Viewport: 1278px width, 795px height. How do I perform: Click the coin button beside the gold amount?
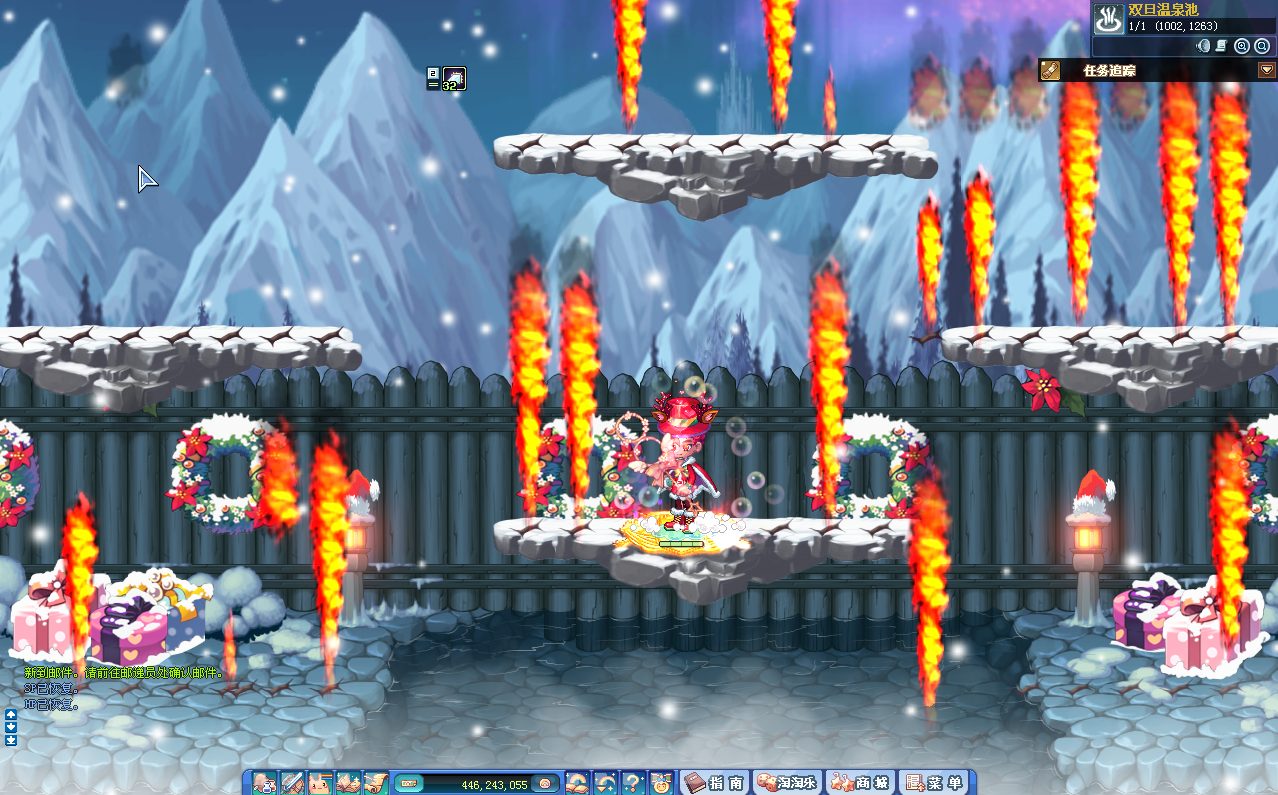(x=545, y=783)
